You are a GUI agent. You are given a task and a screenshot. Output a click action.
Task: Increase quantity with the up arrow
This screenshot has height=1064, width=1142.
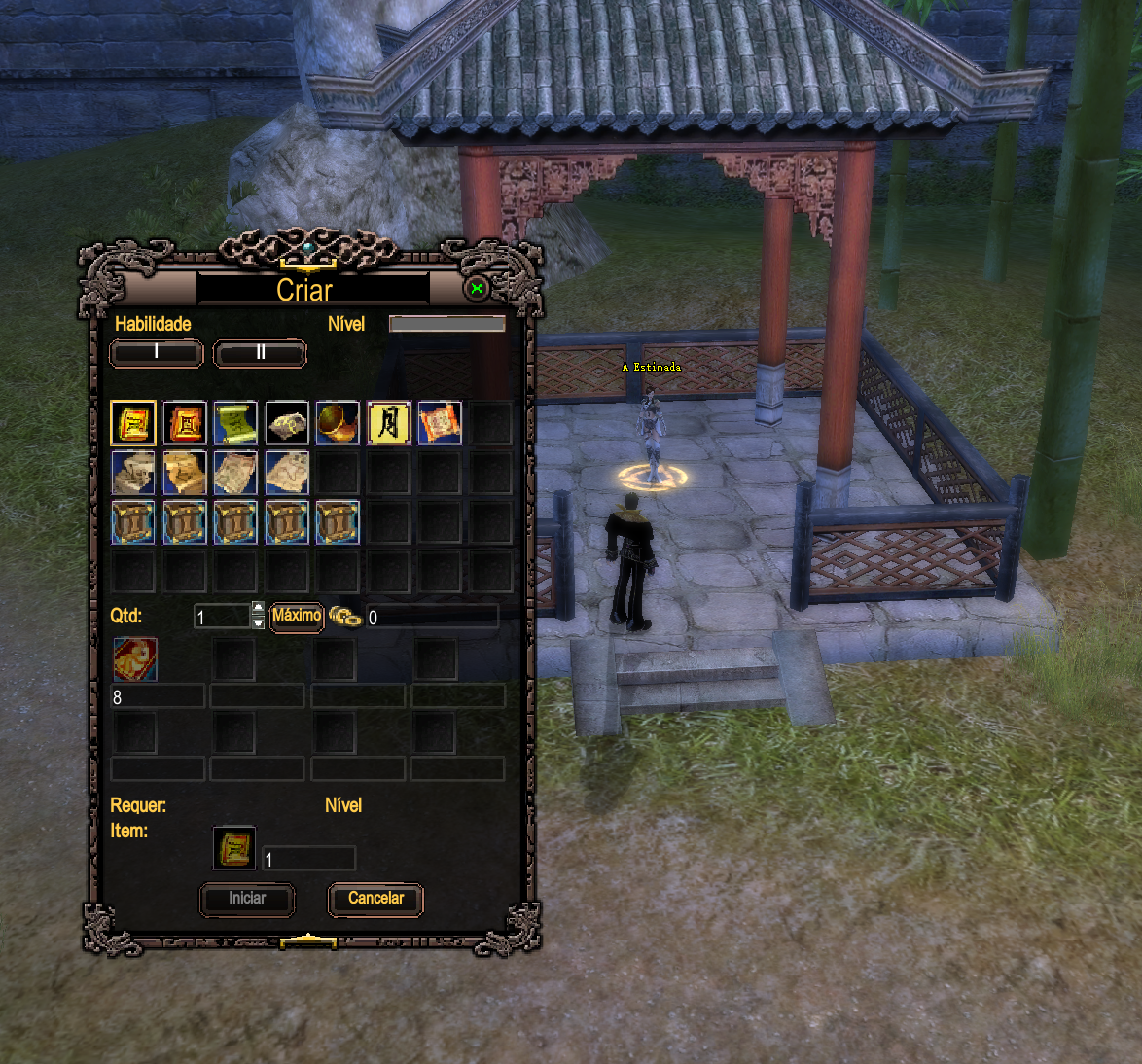[x=258, y=609]
